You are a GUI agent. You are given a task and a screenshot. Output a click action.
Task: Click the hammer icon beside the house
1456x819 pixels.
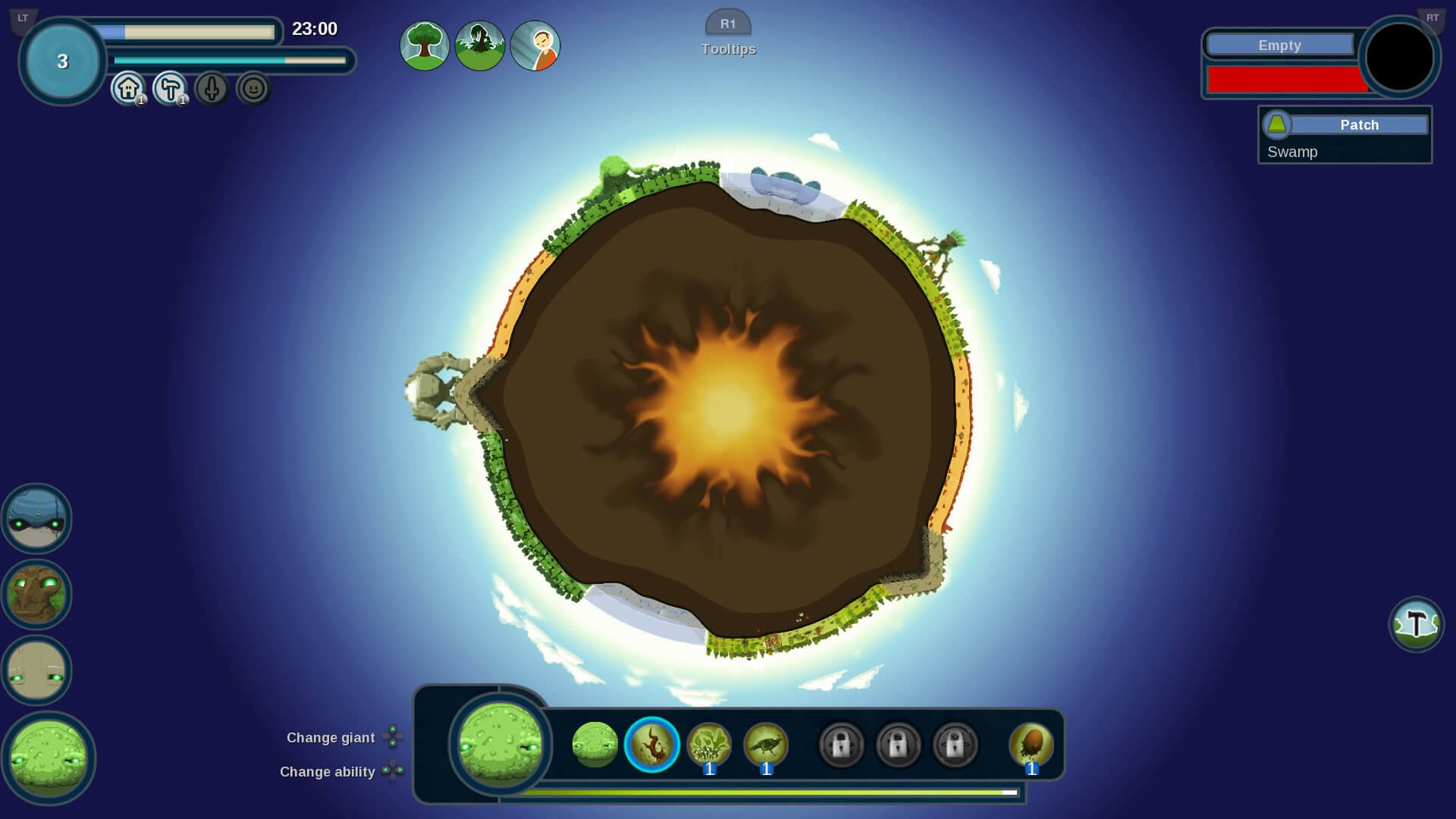point(170,89)
